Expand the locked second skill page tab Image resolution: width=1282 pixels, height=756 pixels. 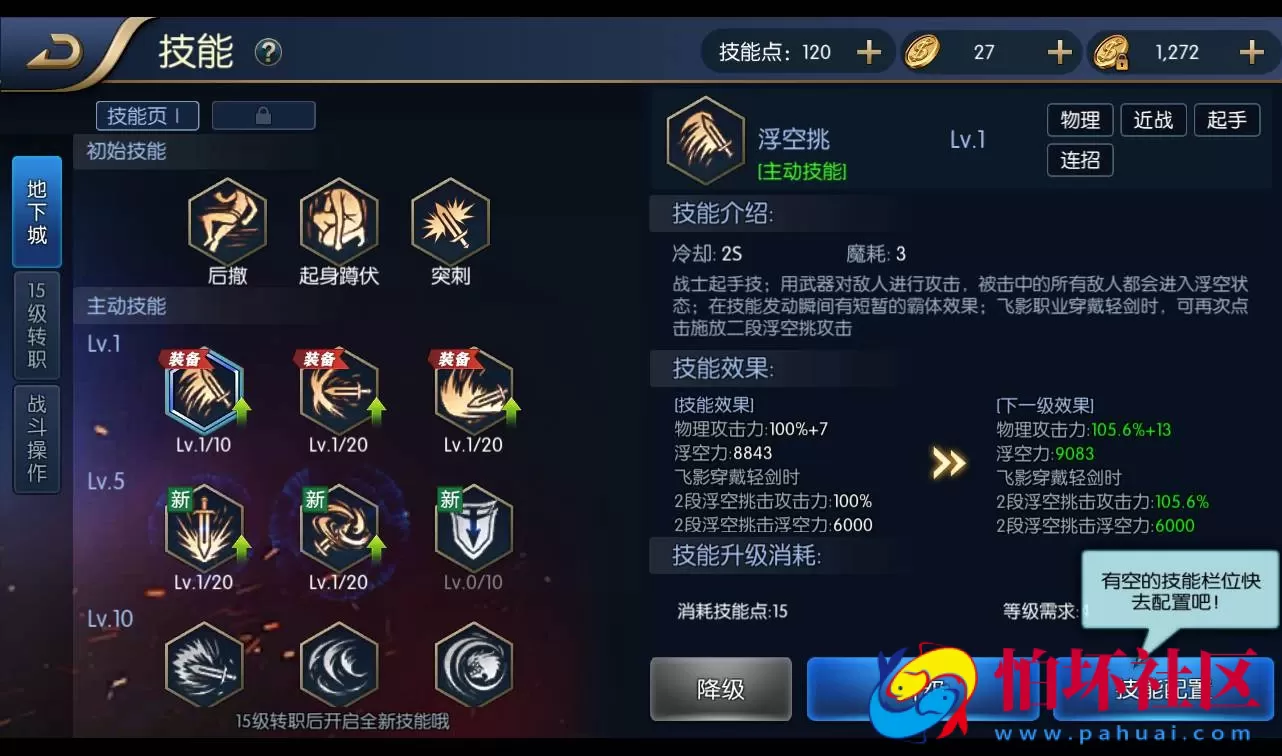tap(263, 115)
